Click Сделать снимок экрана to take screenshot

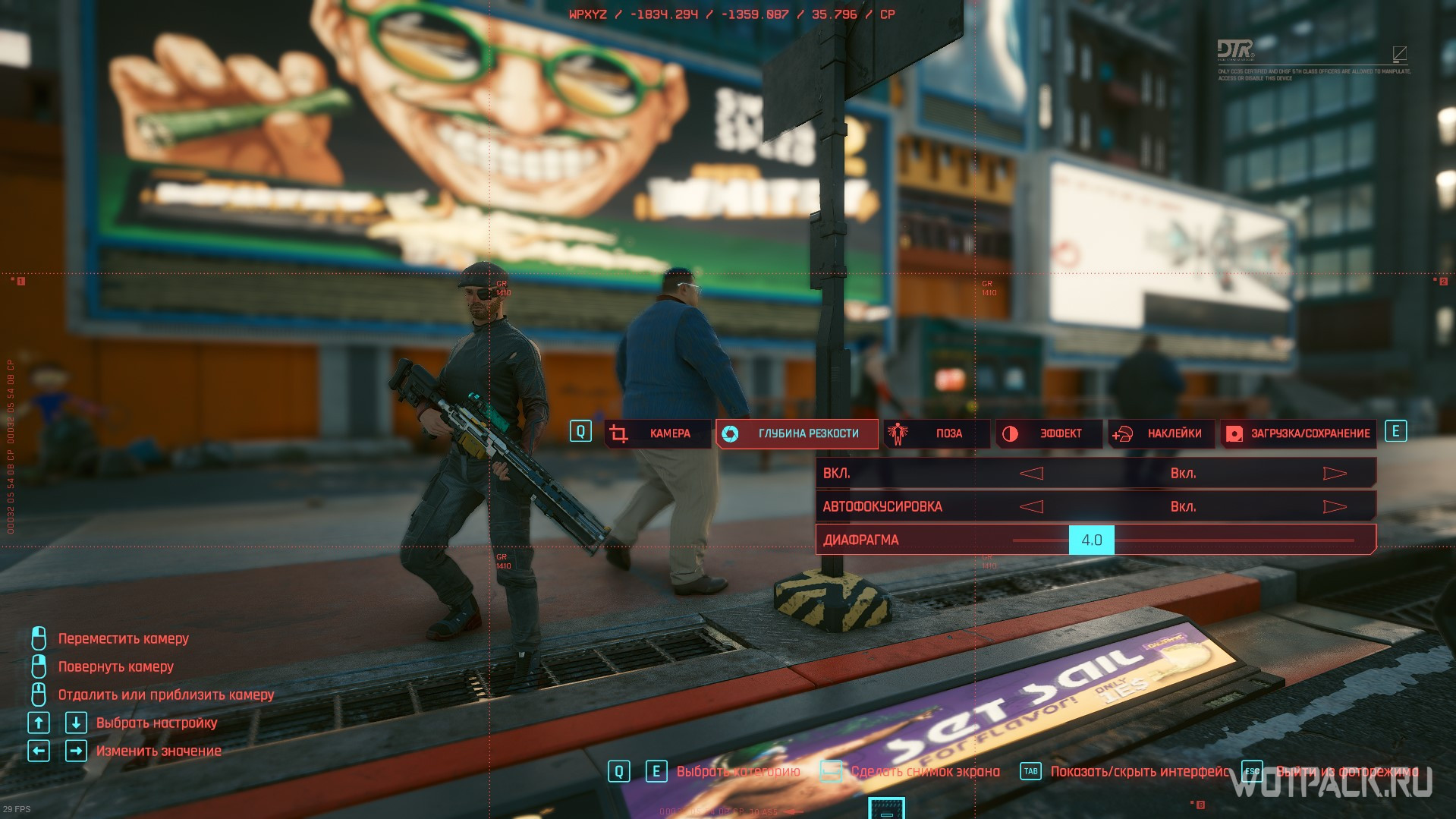point(925,772)
